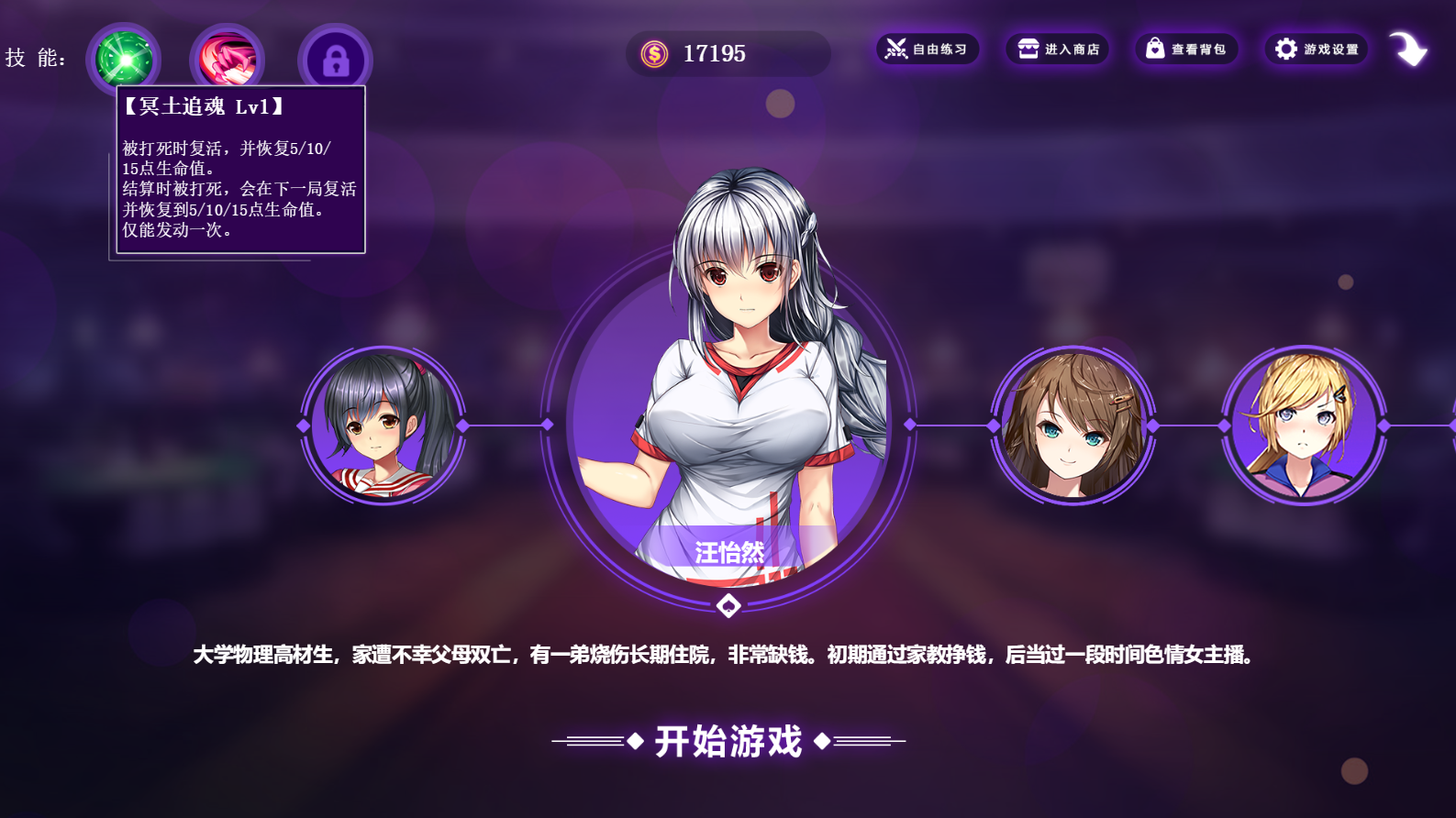This screenshot has width=1456, height=818.
Task: Start the game with 开始游戏
Action: coord(728,741)
